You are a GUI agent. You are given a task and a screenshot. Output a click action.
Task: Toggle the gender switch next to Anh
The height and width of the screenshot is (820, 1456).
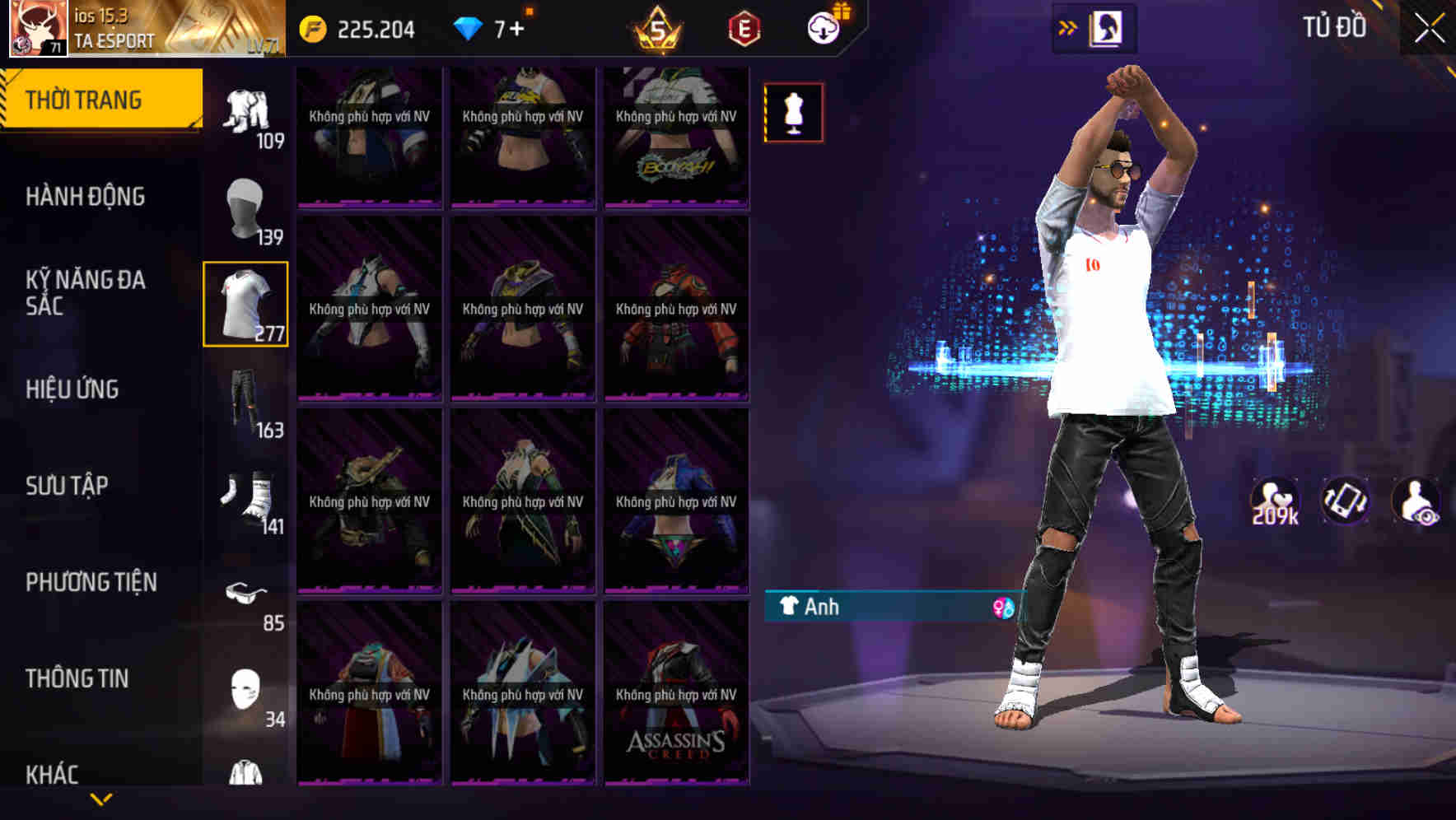tap(1001, 608)
